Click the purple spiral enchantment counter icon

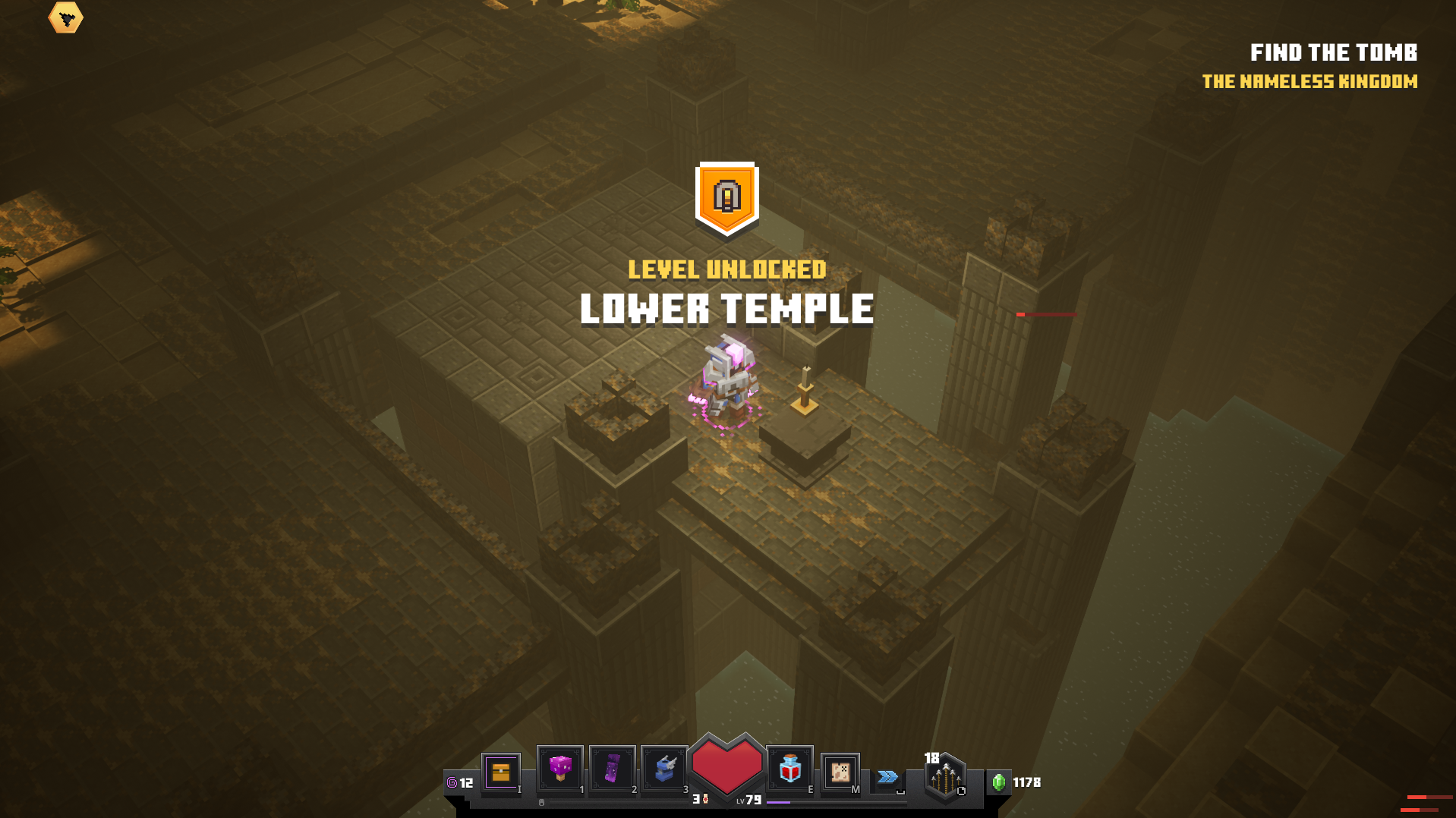454,782
